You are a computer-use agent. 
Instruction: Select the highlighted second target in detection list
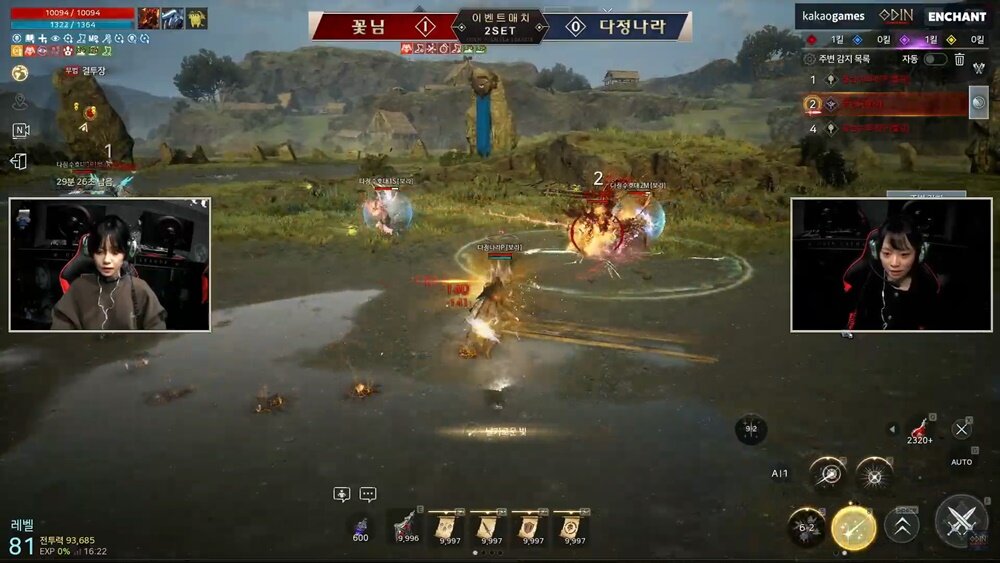(x=885, y=104)
